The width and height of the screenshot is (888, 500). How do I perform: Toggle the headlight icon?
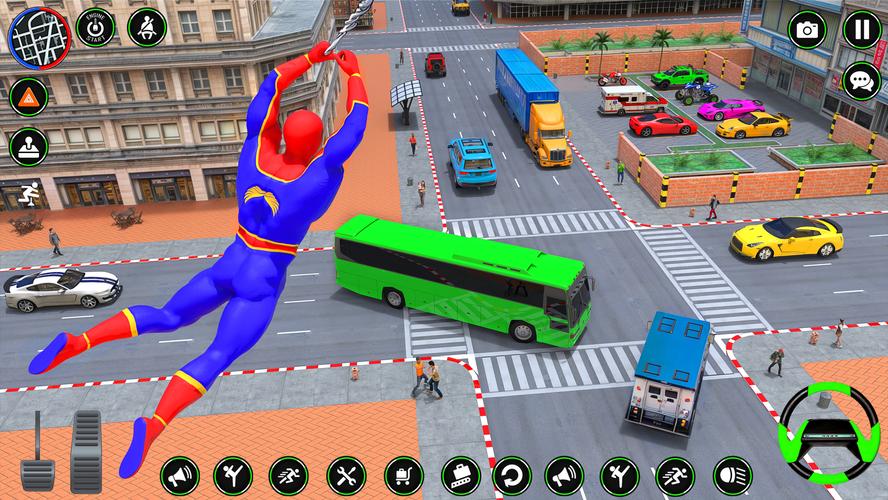coord(732,476)
